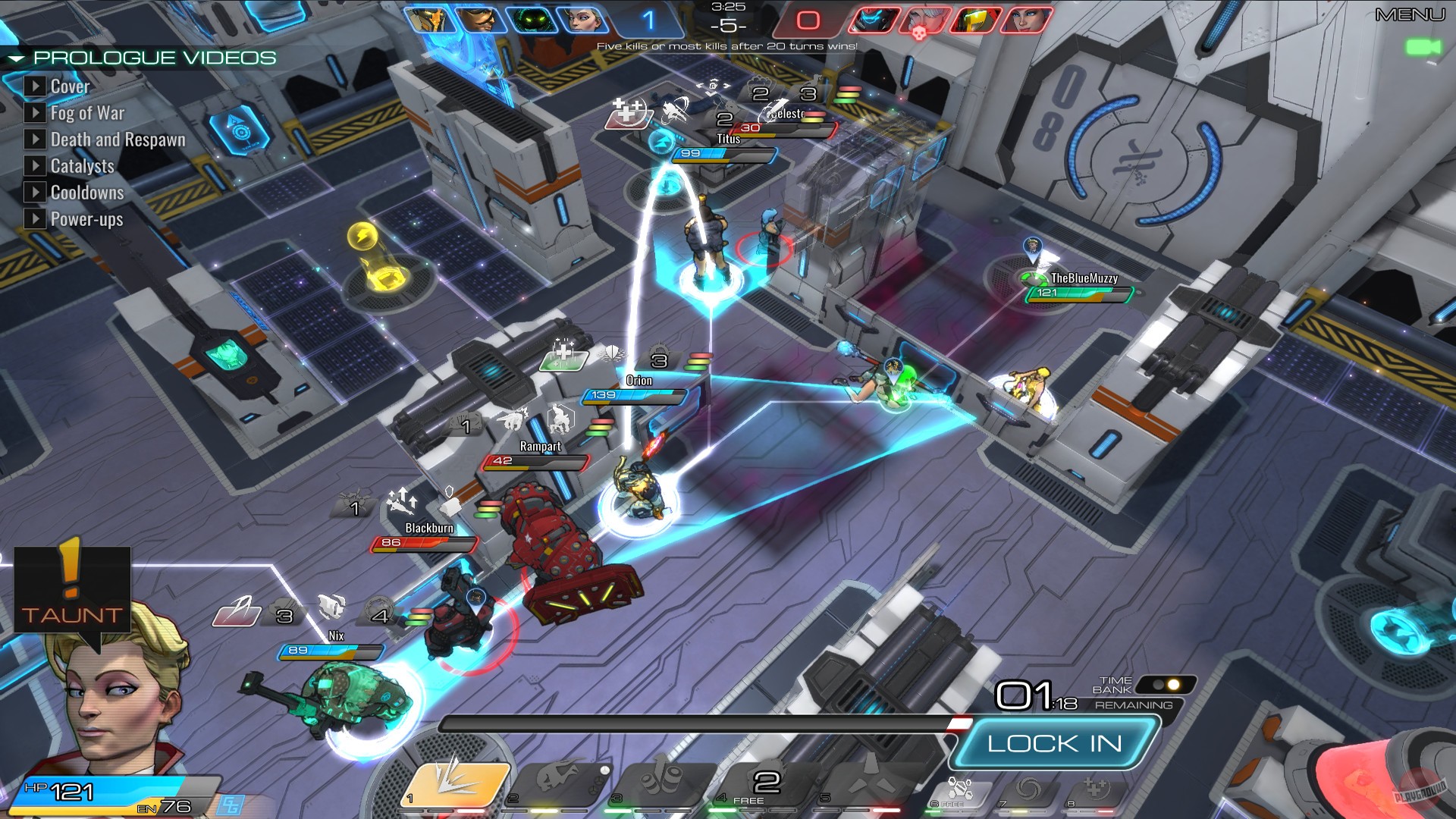Play the Cover prologue video
1456x819 pixels.
(x=36, y=86)
